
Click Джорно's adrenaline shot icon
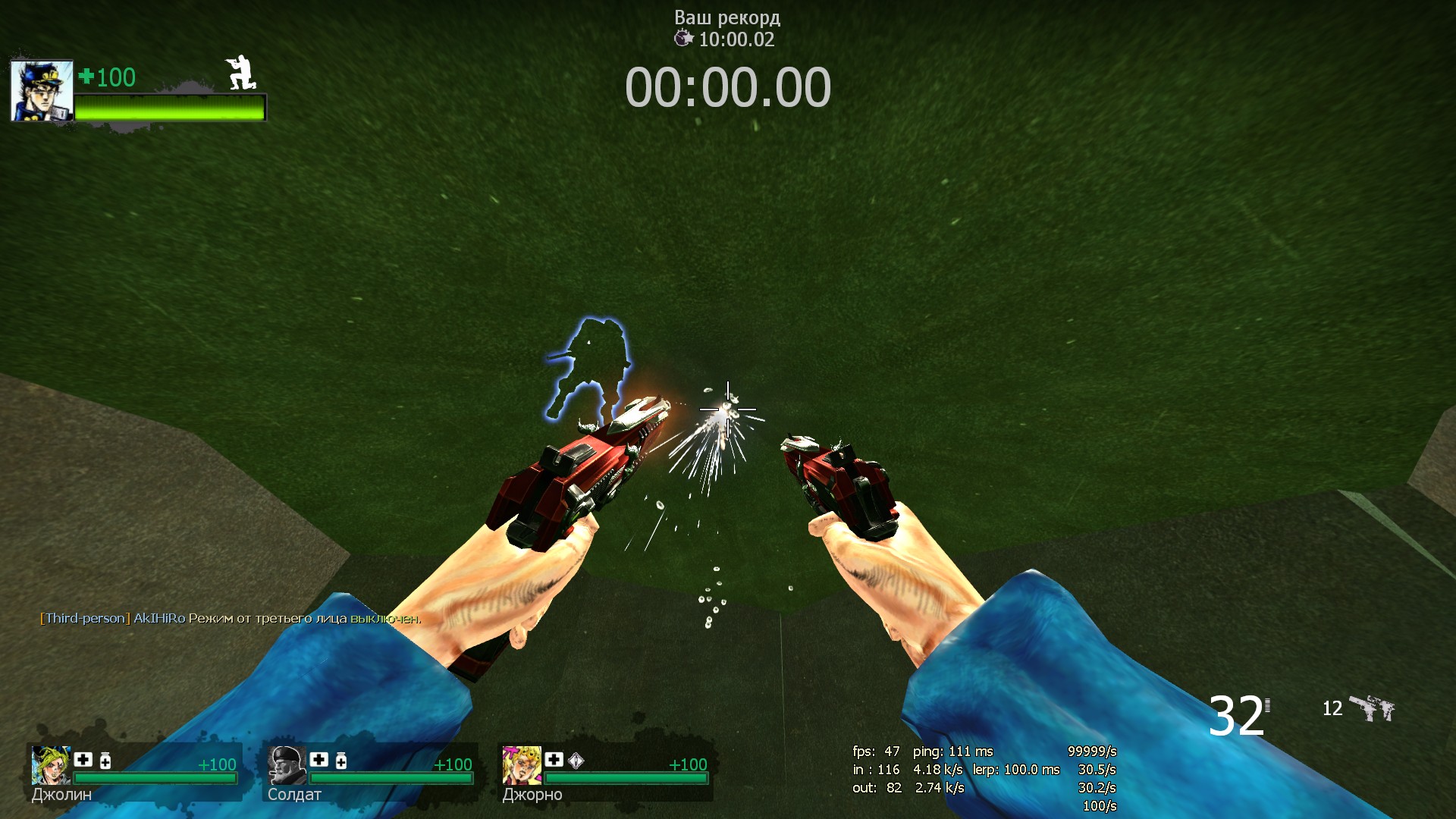(576, 761)
